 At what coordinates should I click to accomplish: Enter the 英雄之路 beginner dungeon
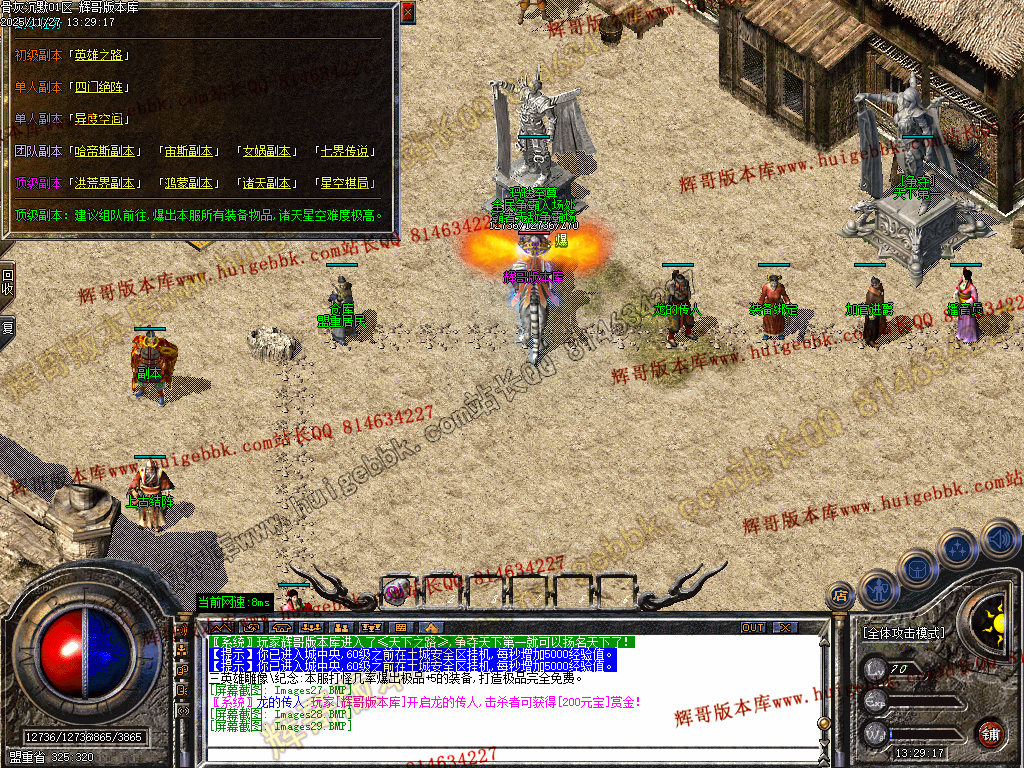[x=101, y=55]
